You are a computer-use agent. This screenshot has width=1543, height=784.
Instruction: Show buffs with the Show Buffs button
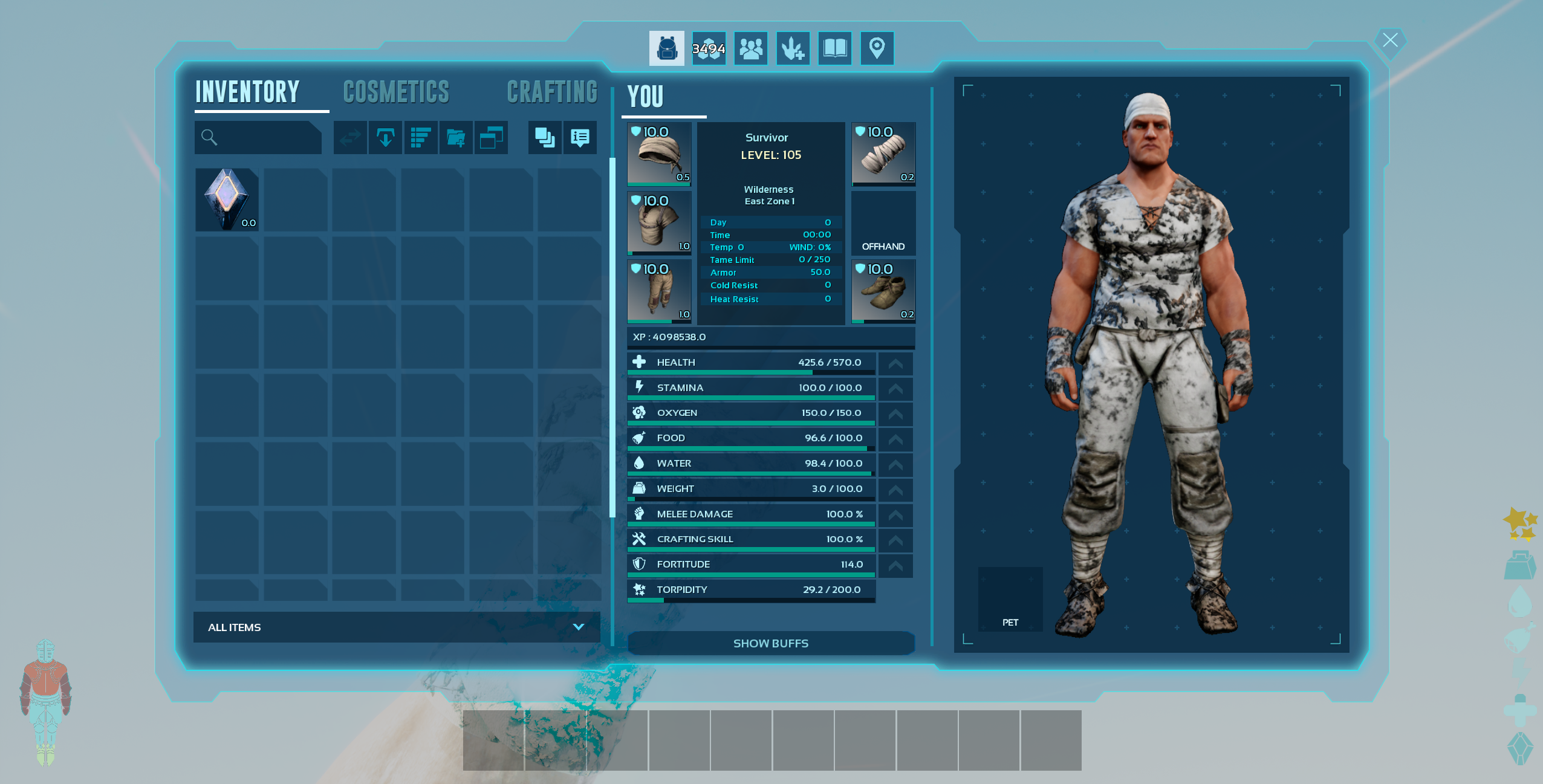coord(770,643)
